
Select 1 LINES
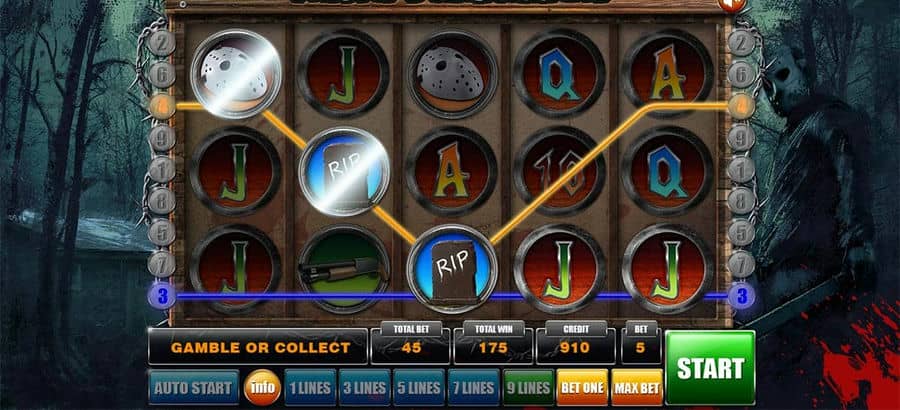click(x=308, y=387)
